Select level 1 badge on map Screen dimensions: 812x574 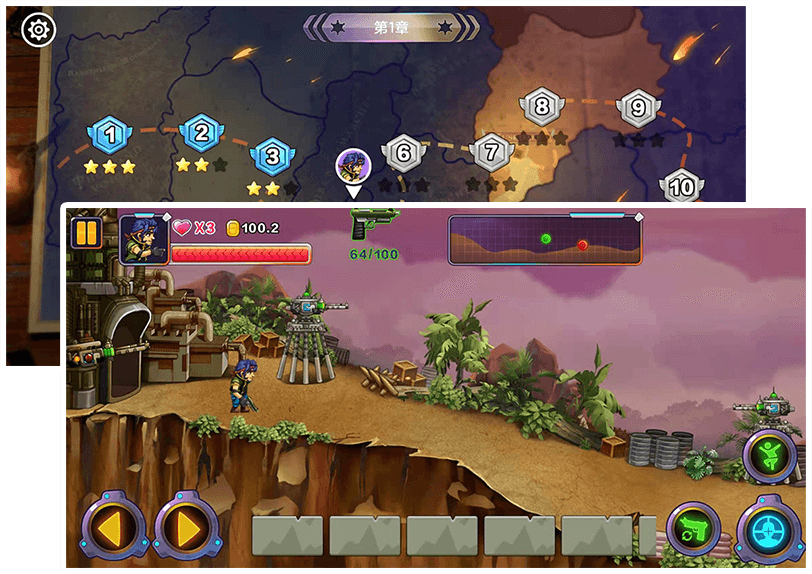[111, 133]
